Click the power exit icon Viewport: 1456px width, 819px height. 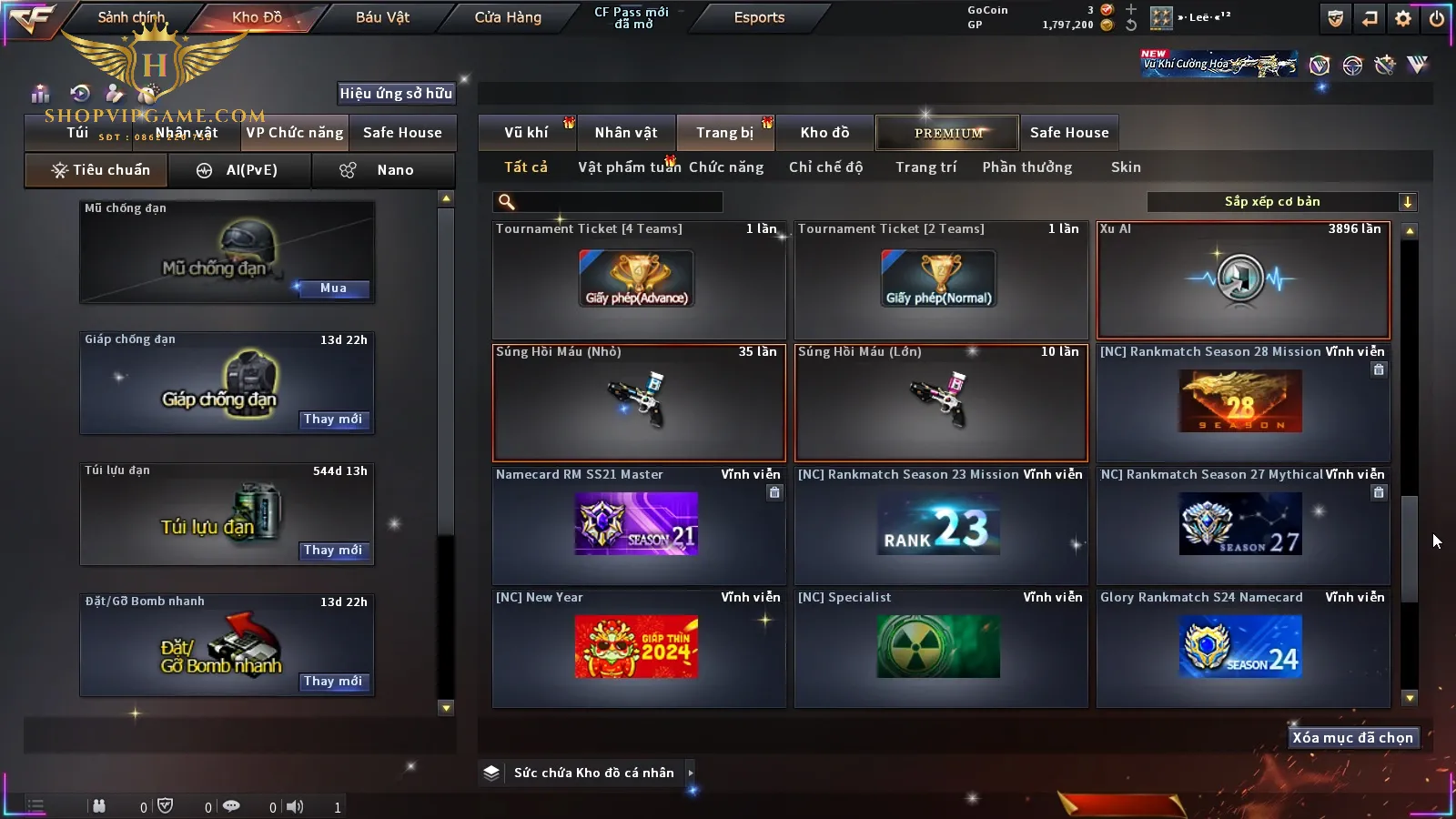[x=1437, y=18]
